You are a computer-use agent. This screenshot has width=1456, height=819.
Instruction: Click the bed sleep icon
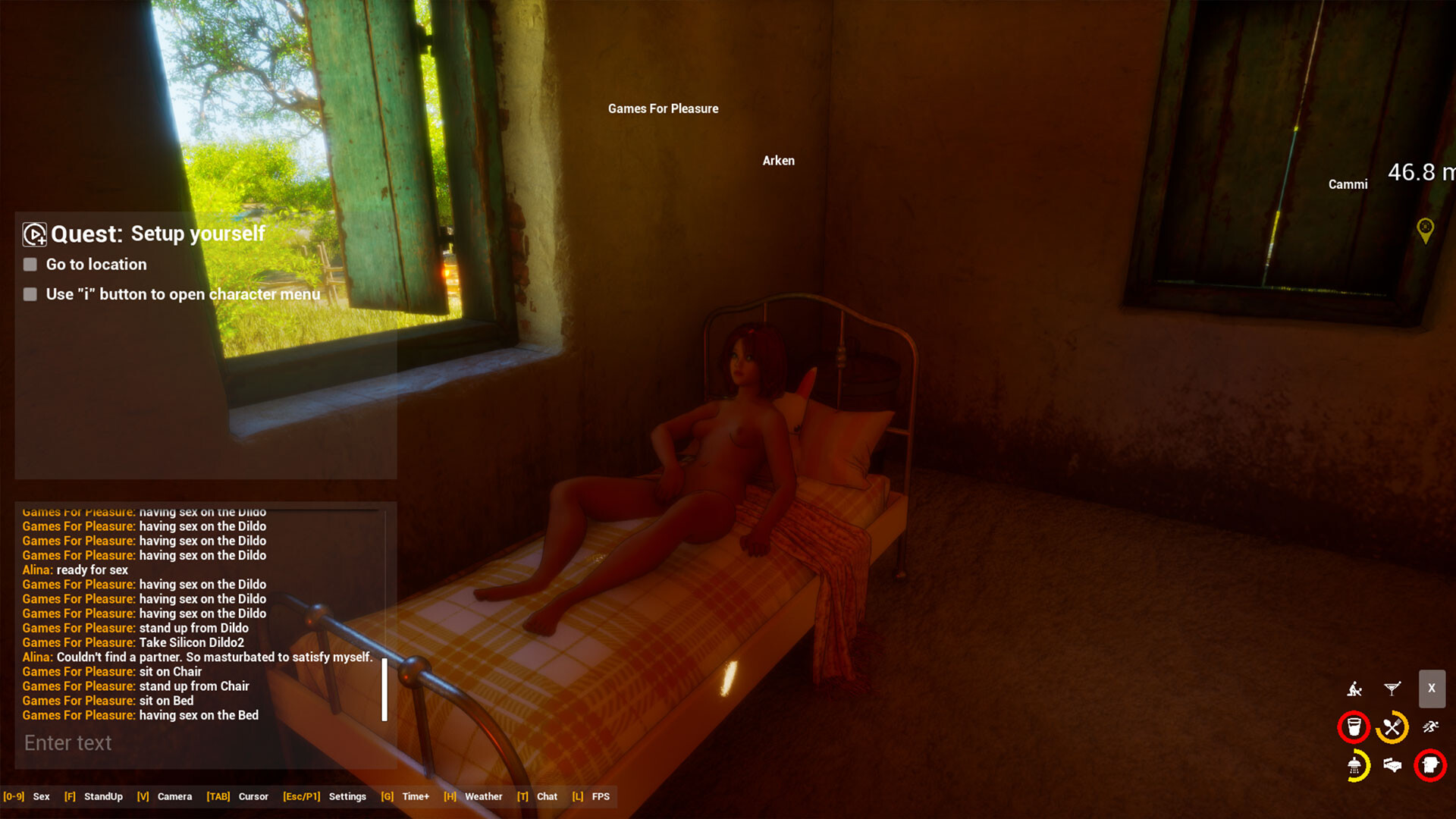1392,765
